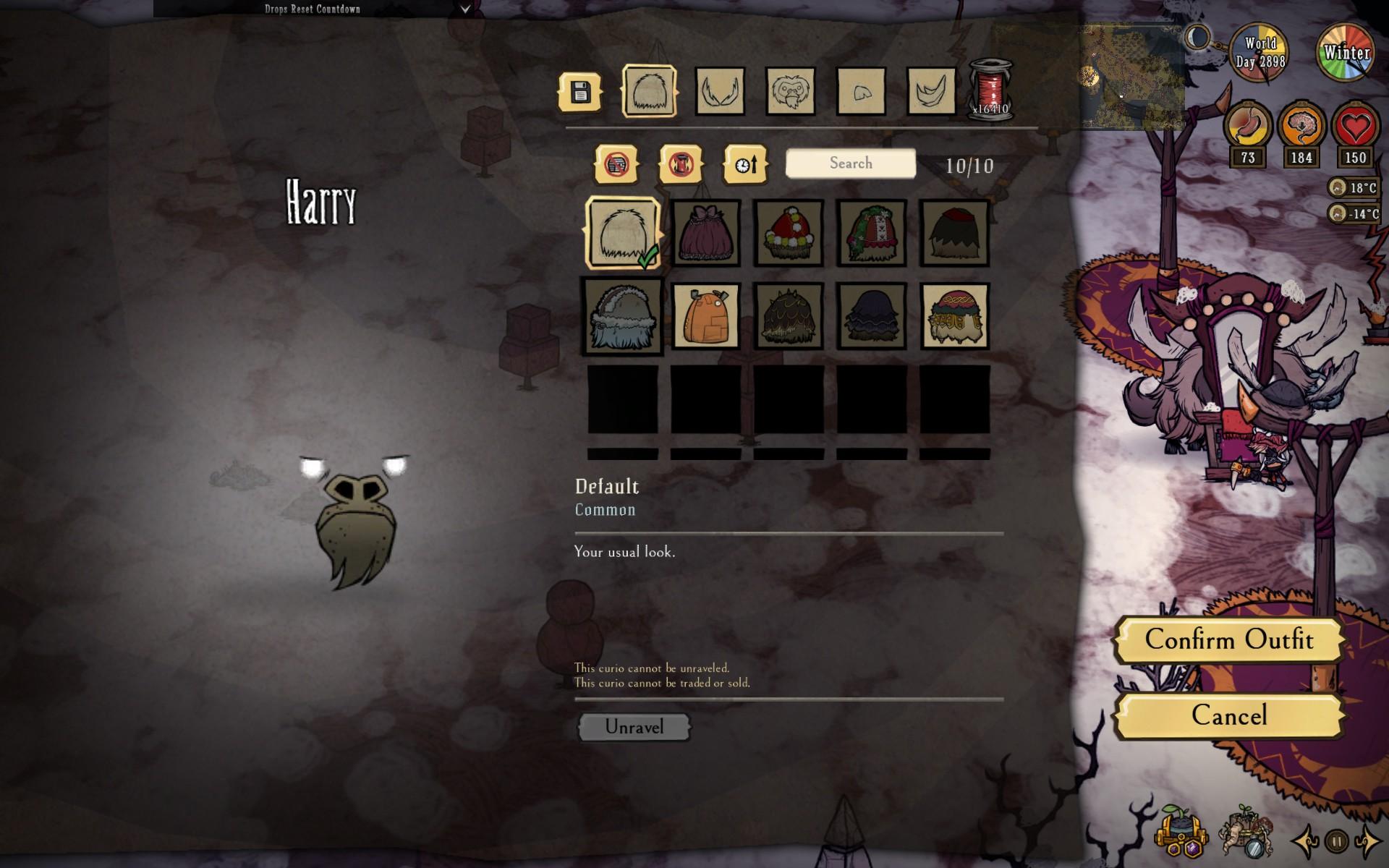Choose the grey fur-trimmed skin
1389x868 pixels.
click(x=623, y=316)
